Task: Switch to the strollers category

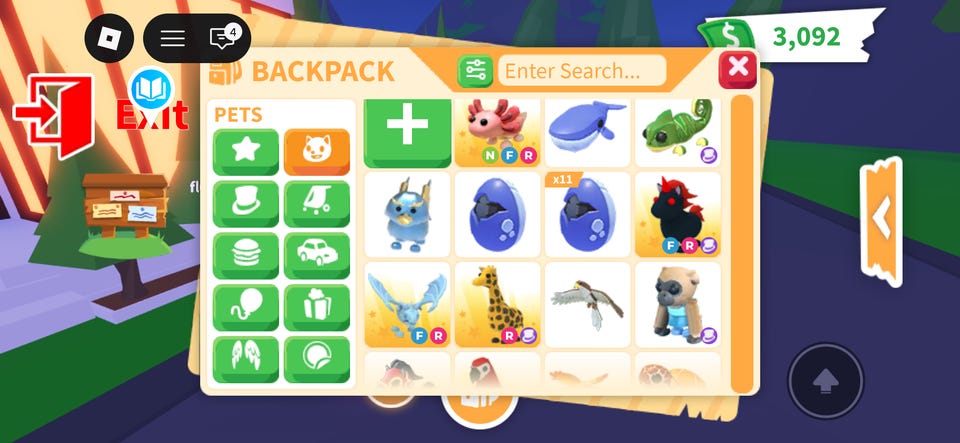Action: coord(317,204)
